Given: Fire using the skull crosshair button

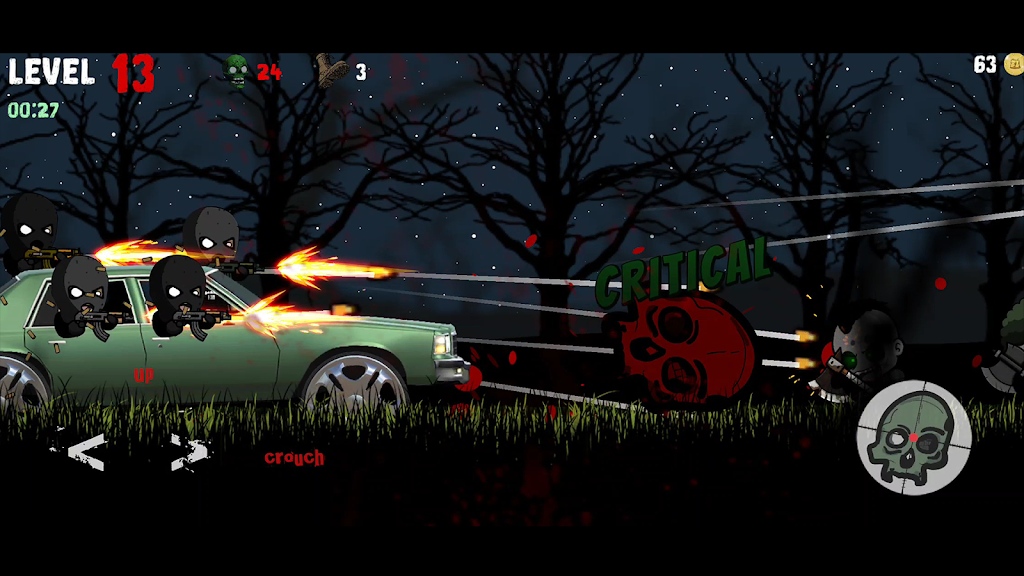Looking at the screenshot, I should pos(914,437).
